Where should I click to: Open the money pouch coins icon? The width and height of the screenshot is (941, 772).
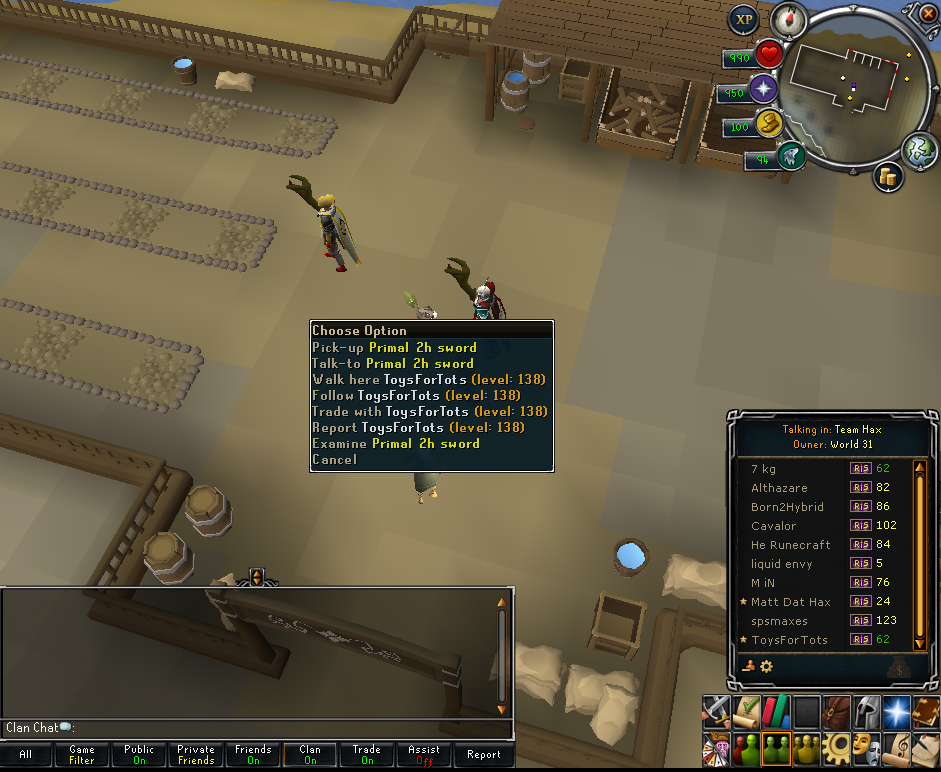click(x=887, y=177)
